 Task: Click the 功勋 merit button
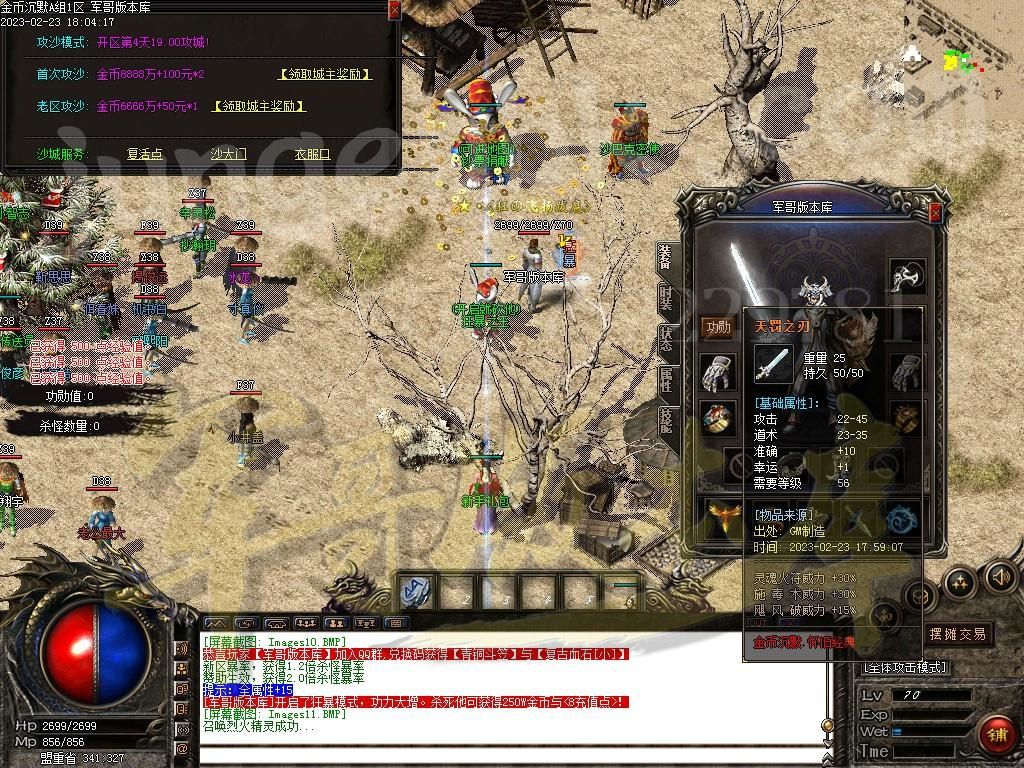718,327
